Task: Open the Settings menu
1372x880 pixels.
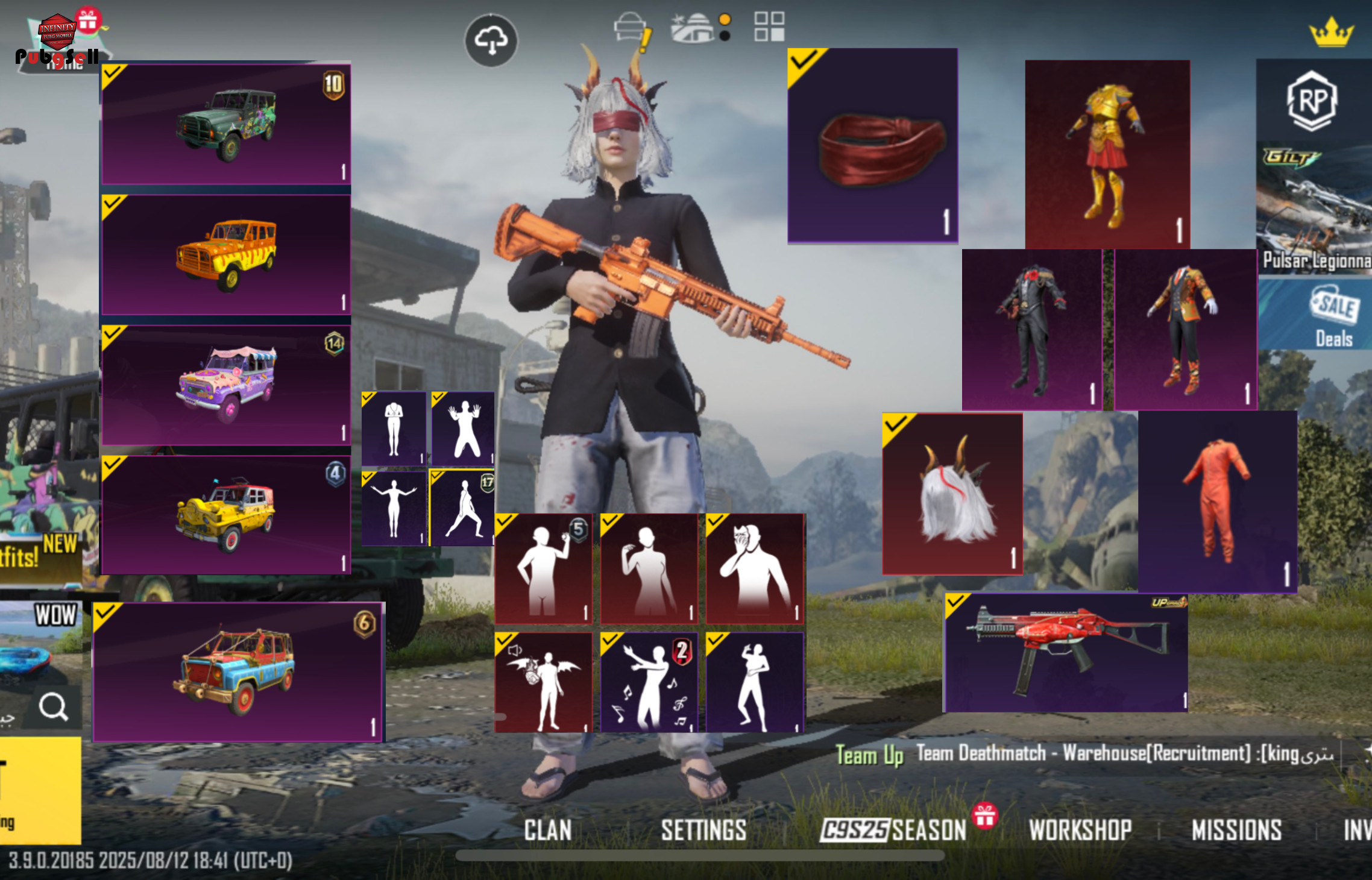Action: 703,830
